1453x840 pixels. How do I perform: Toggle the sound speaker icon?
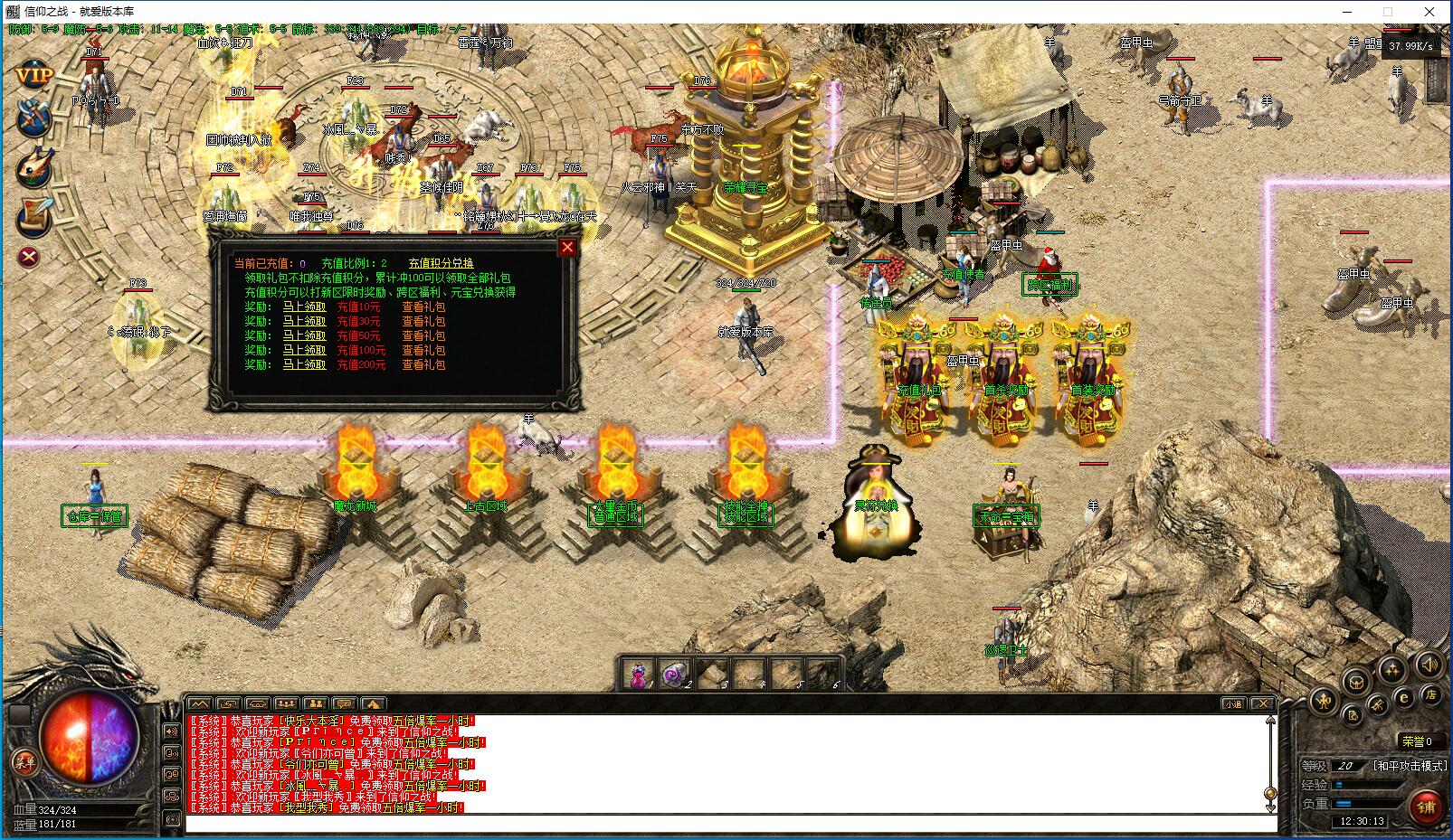[x=1429, y=665]
